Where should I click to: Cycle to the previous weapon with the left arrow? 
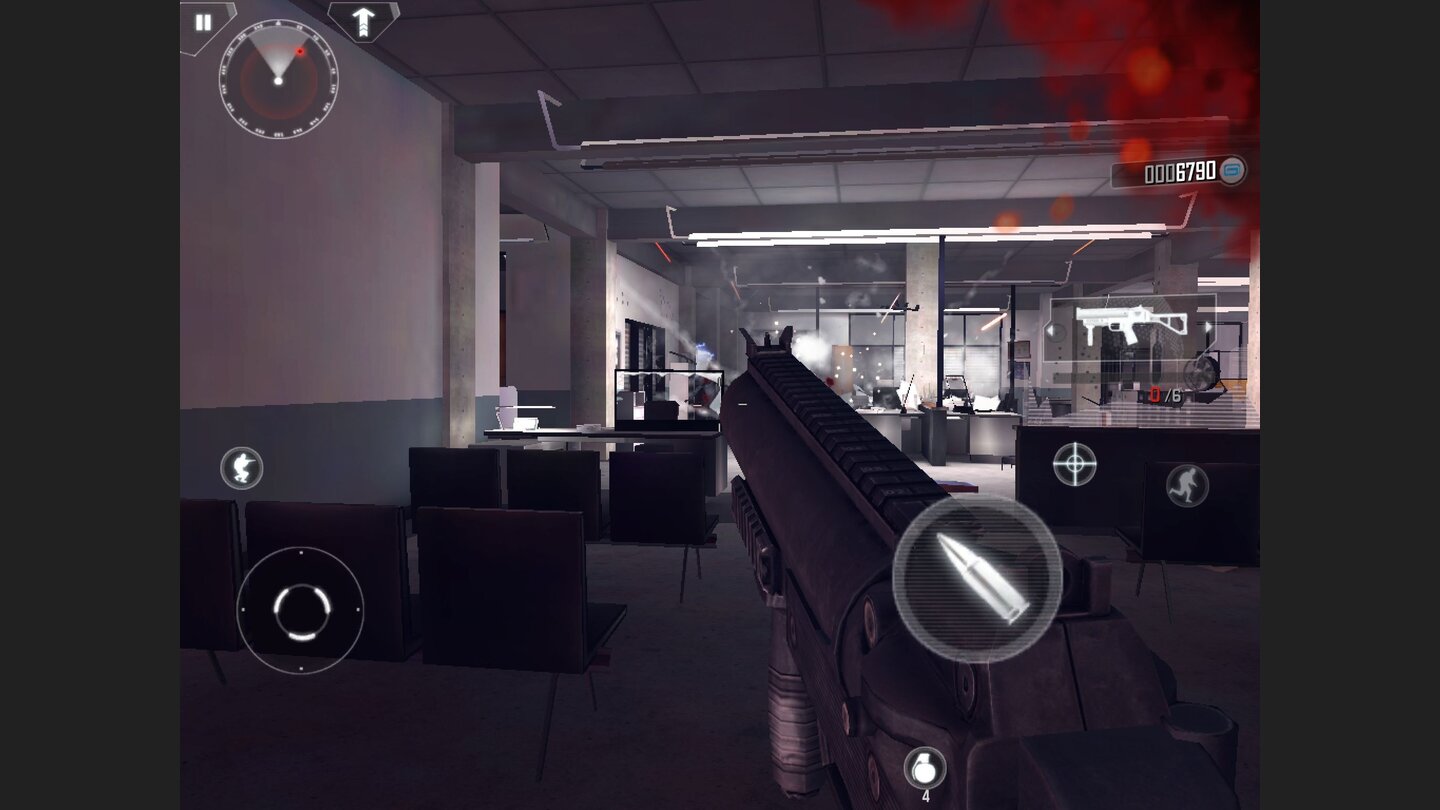[1051, 329]
